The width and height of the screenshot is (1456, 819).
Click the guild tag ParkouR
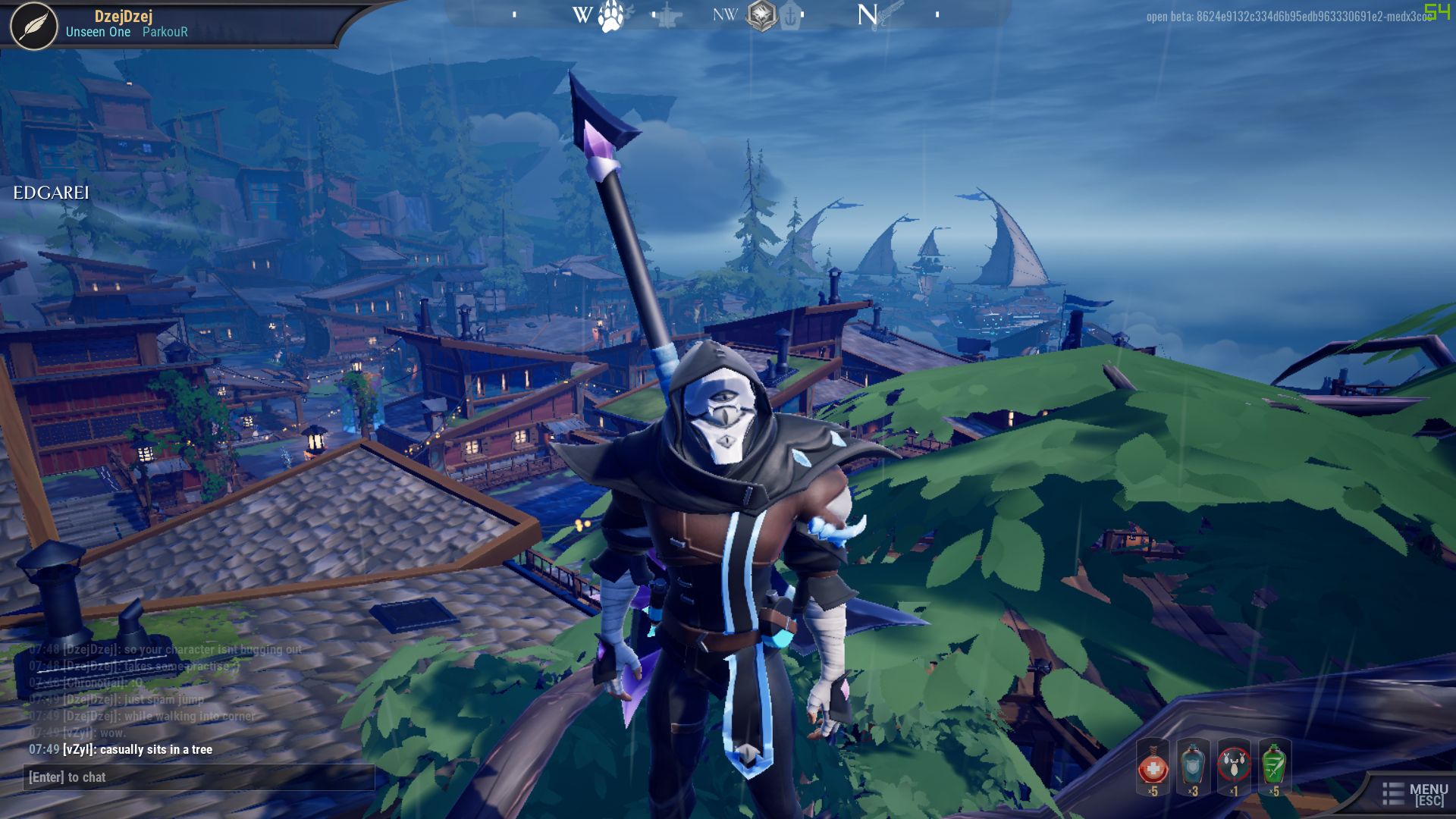coord(165,32)
